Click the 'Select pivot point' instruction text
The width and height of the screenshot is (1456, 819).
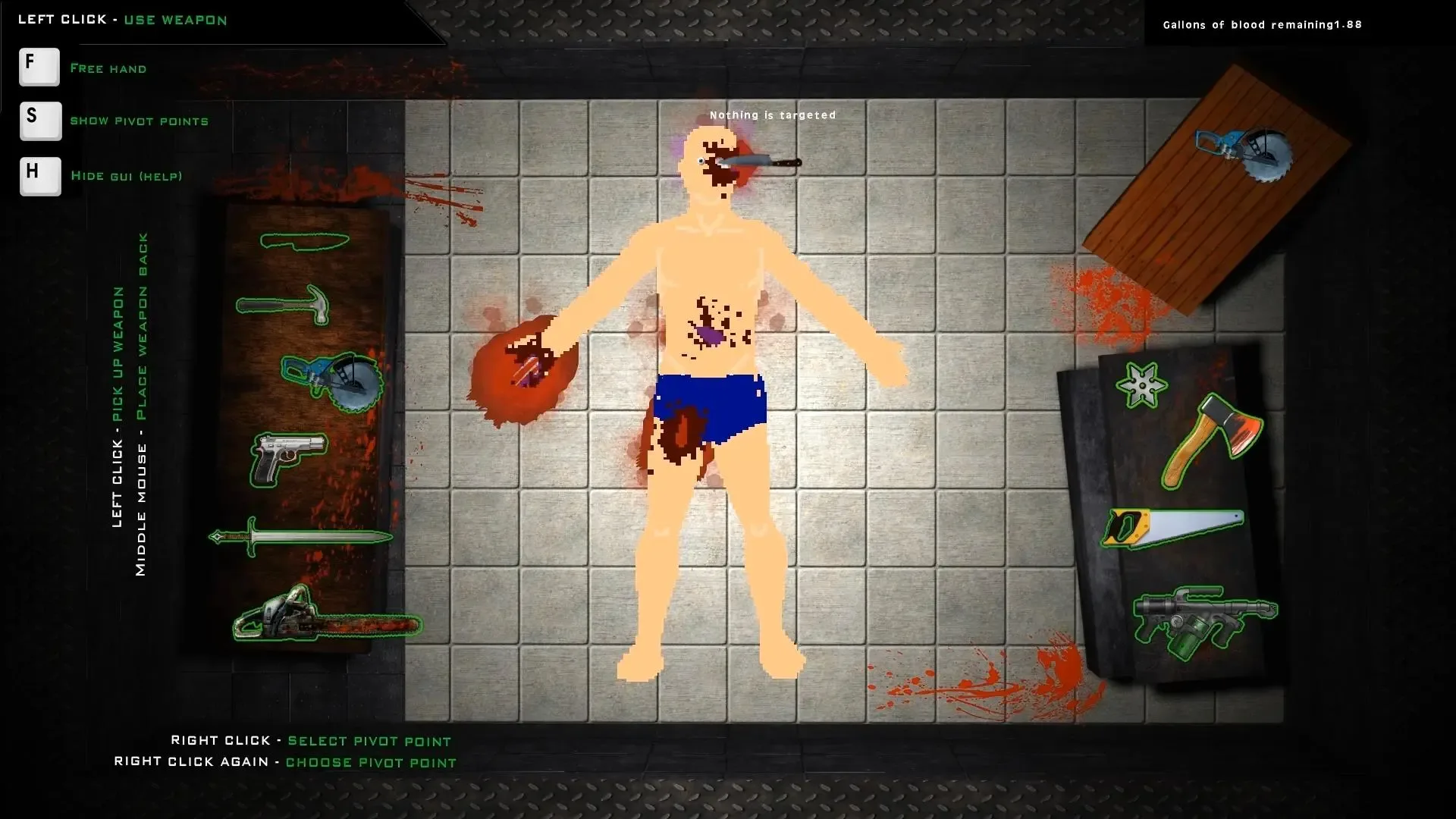click(368, 741)
